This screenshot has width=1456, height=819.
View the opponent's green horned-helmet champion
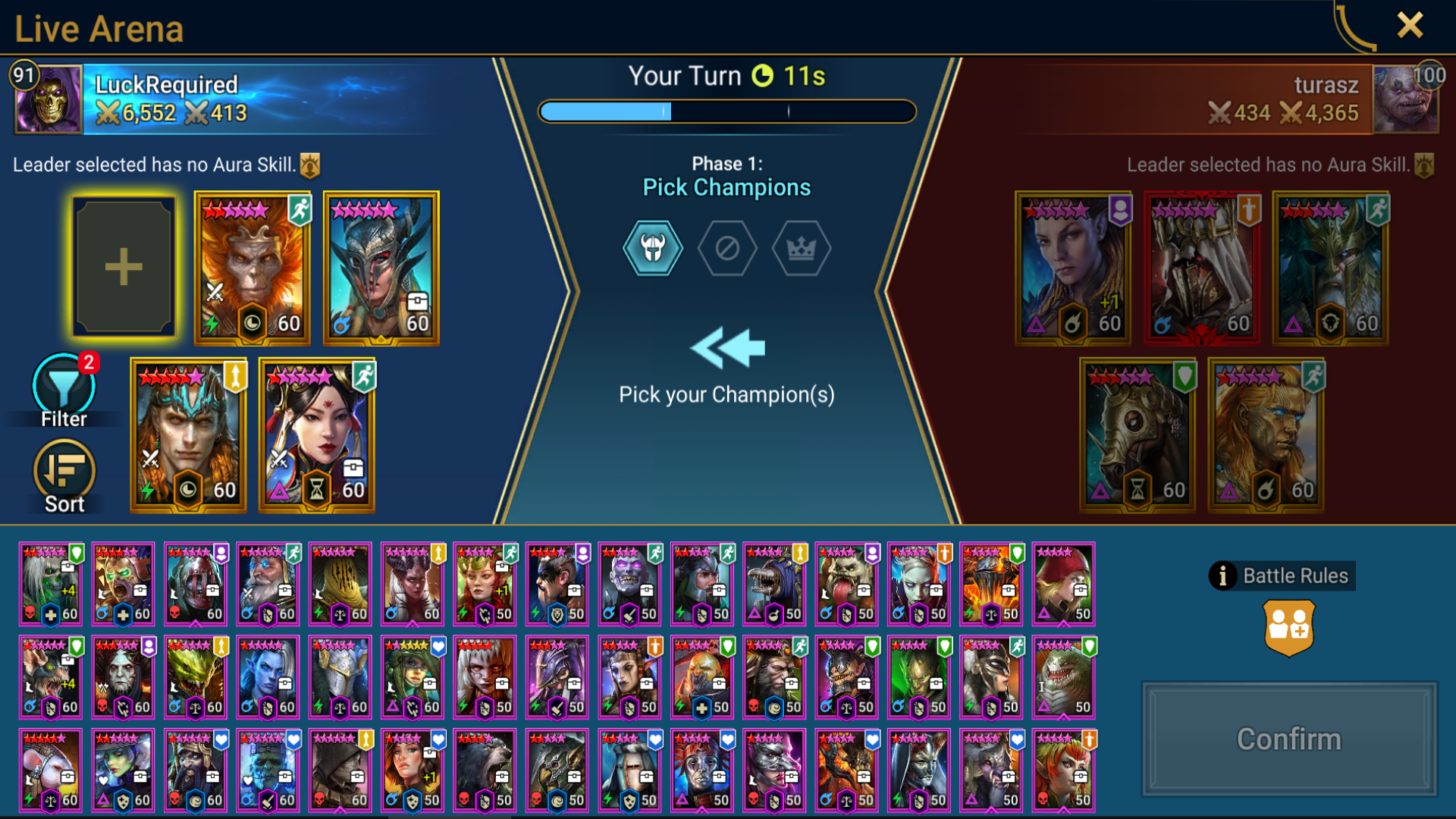pyautogui.click(x=1330, y=267)
